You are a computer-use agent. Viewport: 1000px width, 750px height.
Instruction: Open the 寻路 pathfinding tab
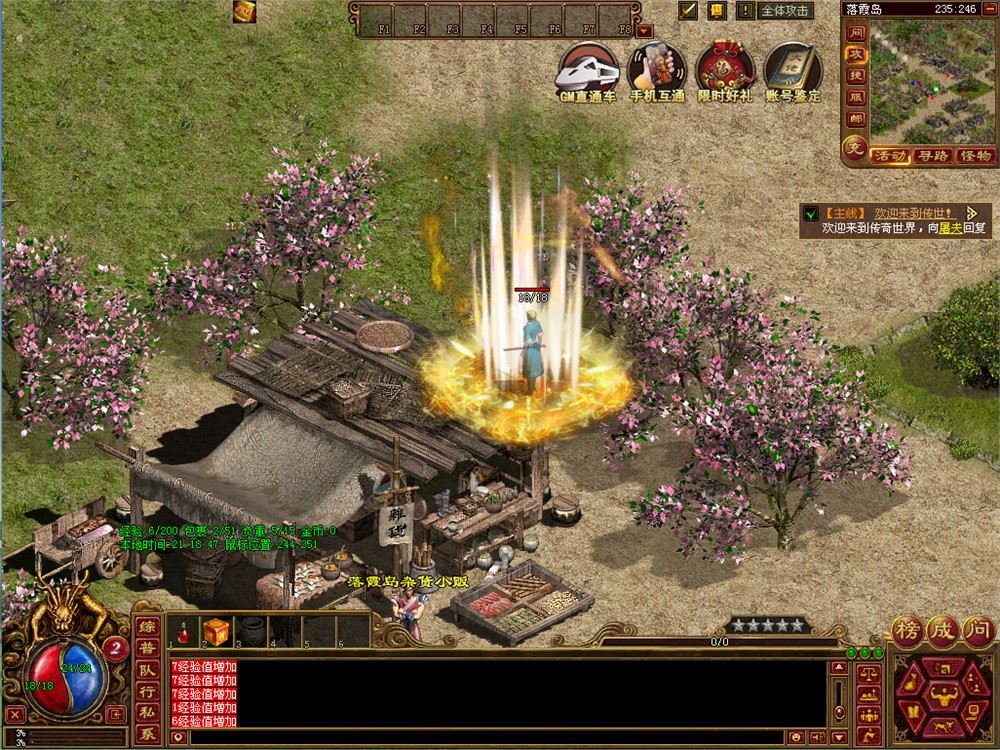tap(933, 156)
